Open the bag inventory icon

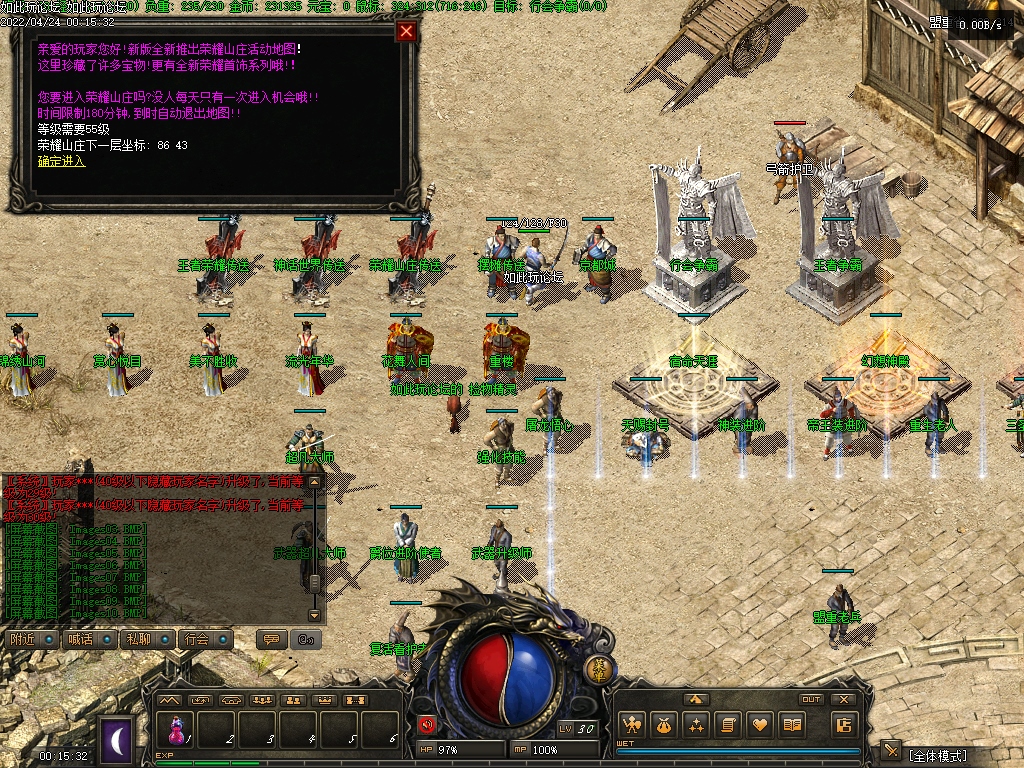664,725
